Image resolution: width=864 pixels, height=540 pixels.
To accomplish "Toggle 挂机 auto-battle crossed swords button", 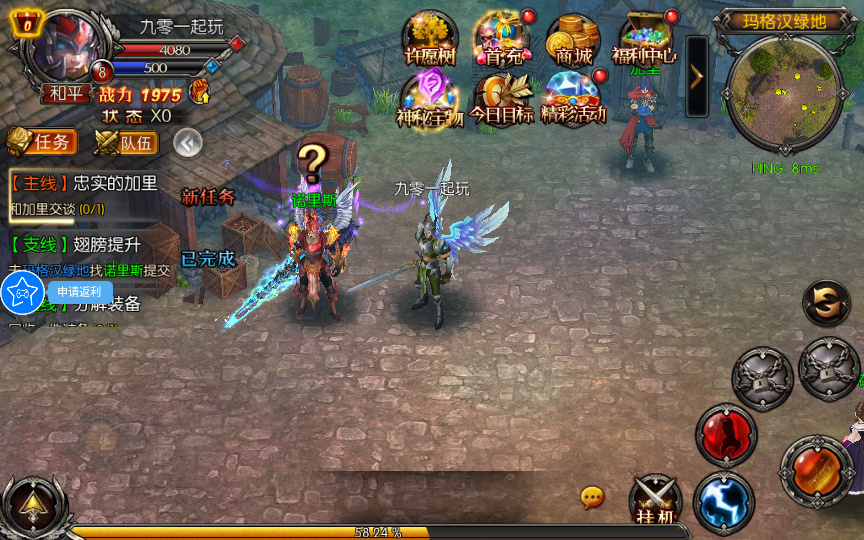I will 656,498.
